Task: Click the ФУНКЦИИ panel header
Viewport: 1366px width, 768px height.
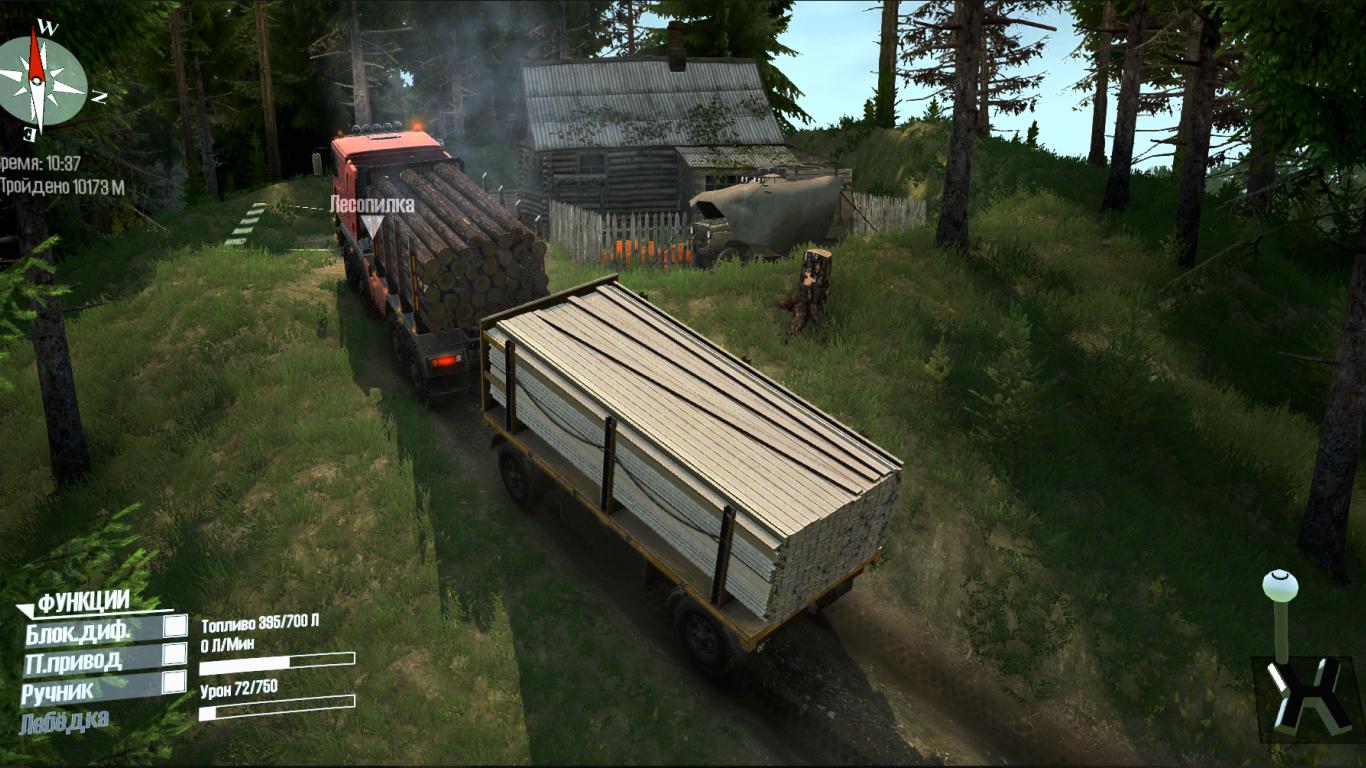Action: (84, 602)
